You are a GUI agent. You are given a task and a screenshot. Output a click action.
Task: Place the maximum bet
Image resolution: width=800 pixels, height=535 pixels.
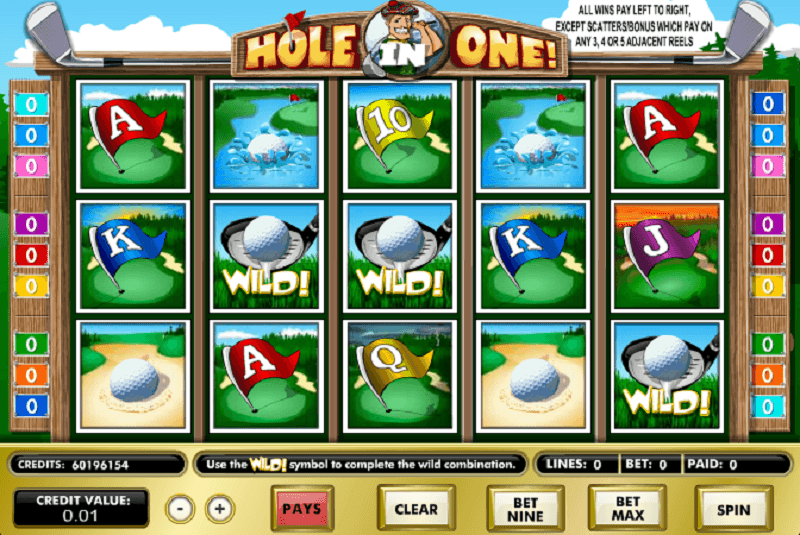(x=627, y=508)
